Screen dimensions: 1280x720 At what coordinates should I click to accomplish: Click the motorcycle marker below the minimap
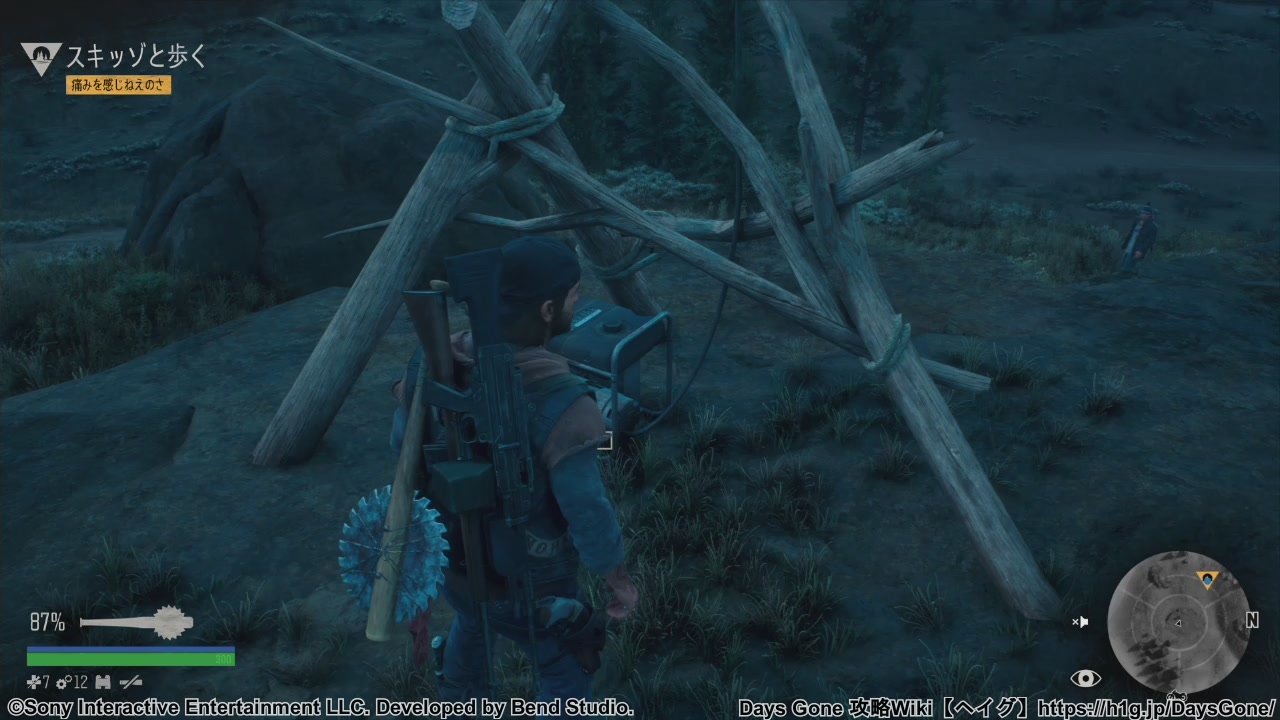pyautogui.click(x=1177, y=697)
